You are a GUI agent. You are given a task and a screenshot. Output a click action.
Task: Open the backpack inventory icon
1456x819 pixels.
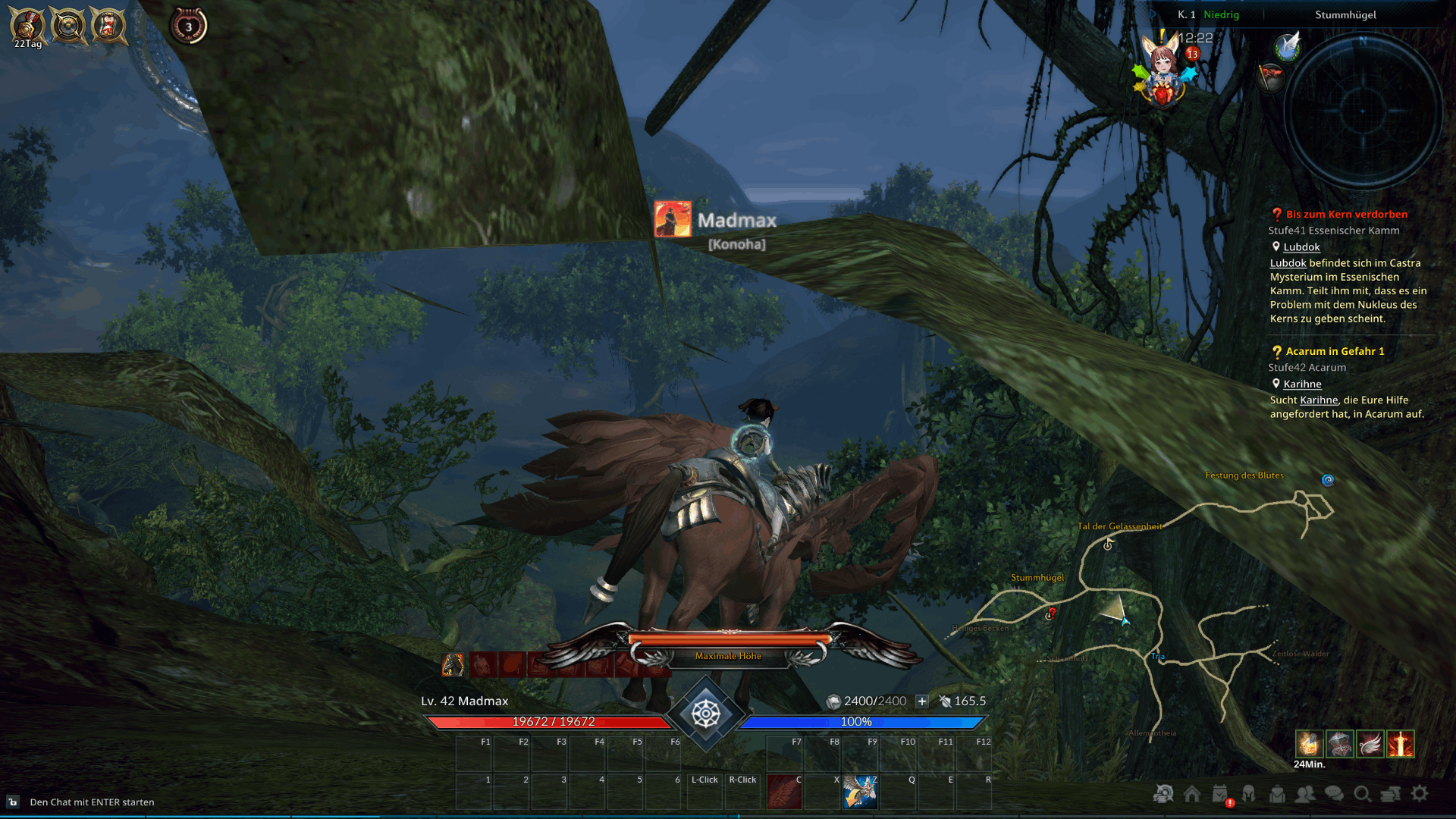coord(1277,793)
